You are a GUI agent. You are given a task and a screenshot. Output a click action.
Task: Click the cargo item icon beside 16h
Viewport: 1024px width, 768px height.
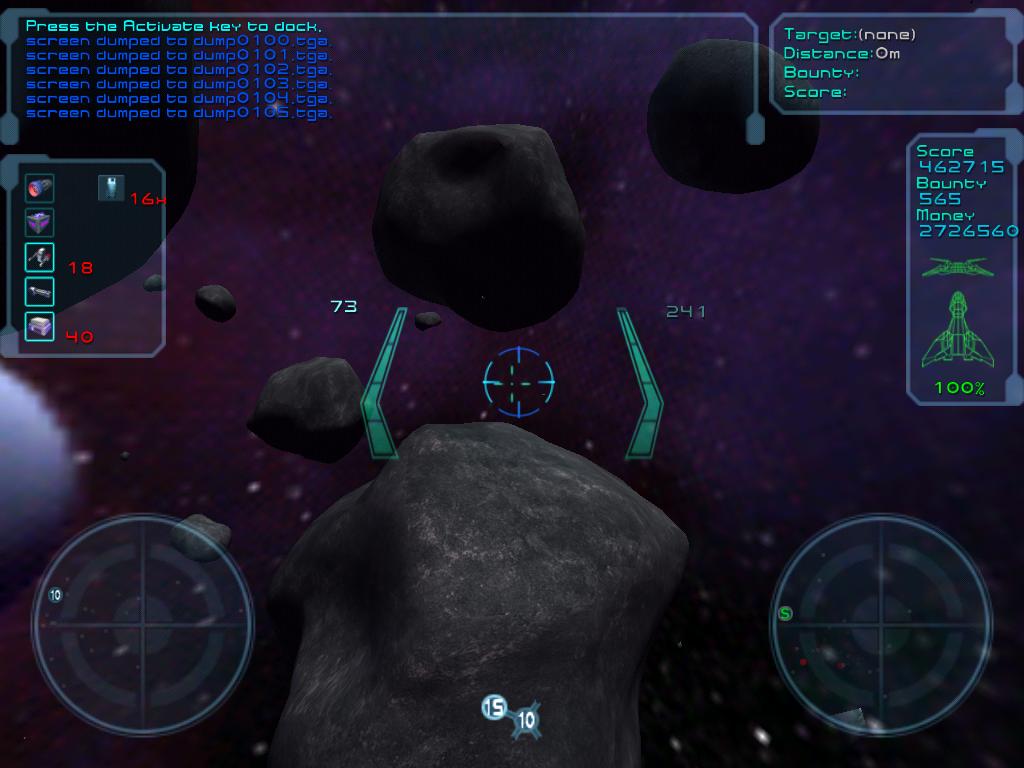point(111,187)
